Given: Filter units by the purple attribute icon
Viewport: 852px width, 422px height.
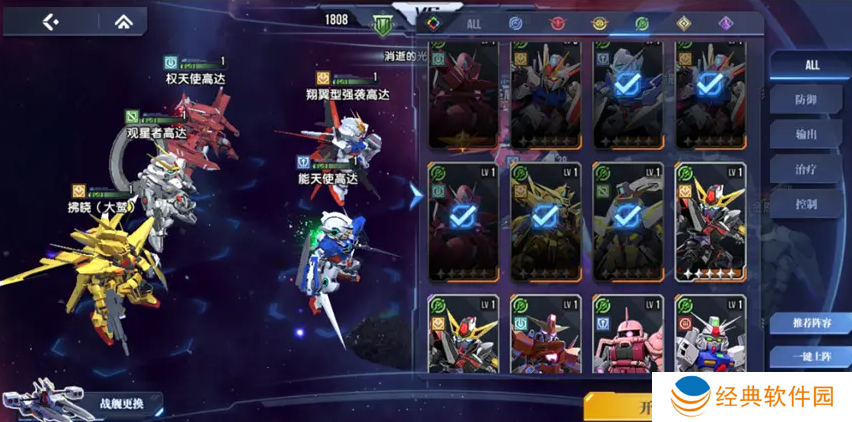Looking at the screenshot, I should click(x=726, y=23).
